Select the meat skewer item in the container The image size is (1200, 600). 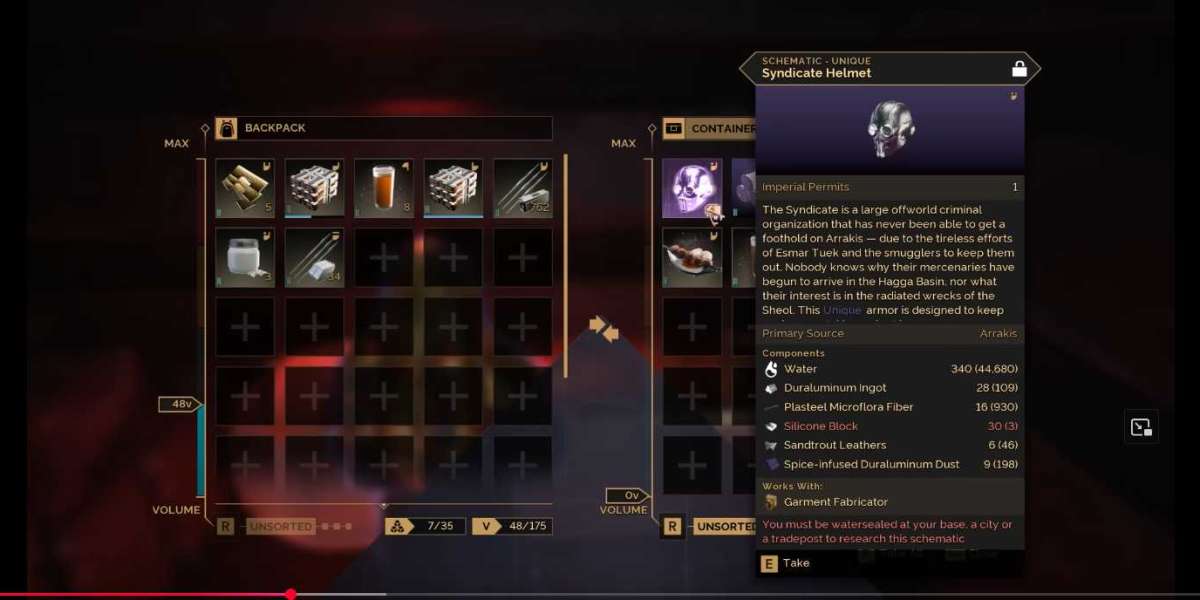(x=691, y=257)
